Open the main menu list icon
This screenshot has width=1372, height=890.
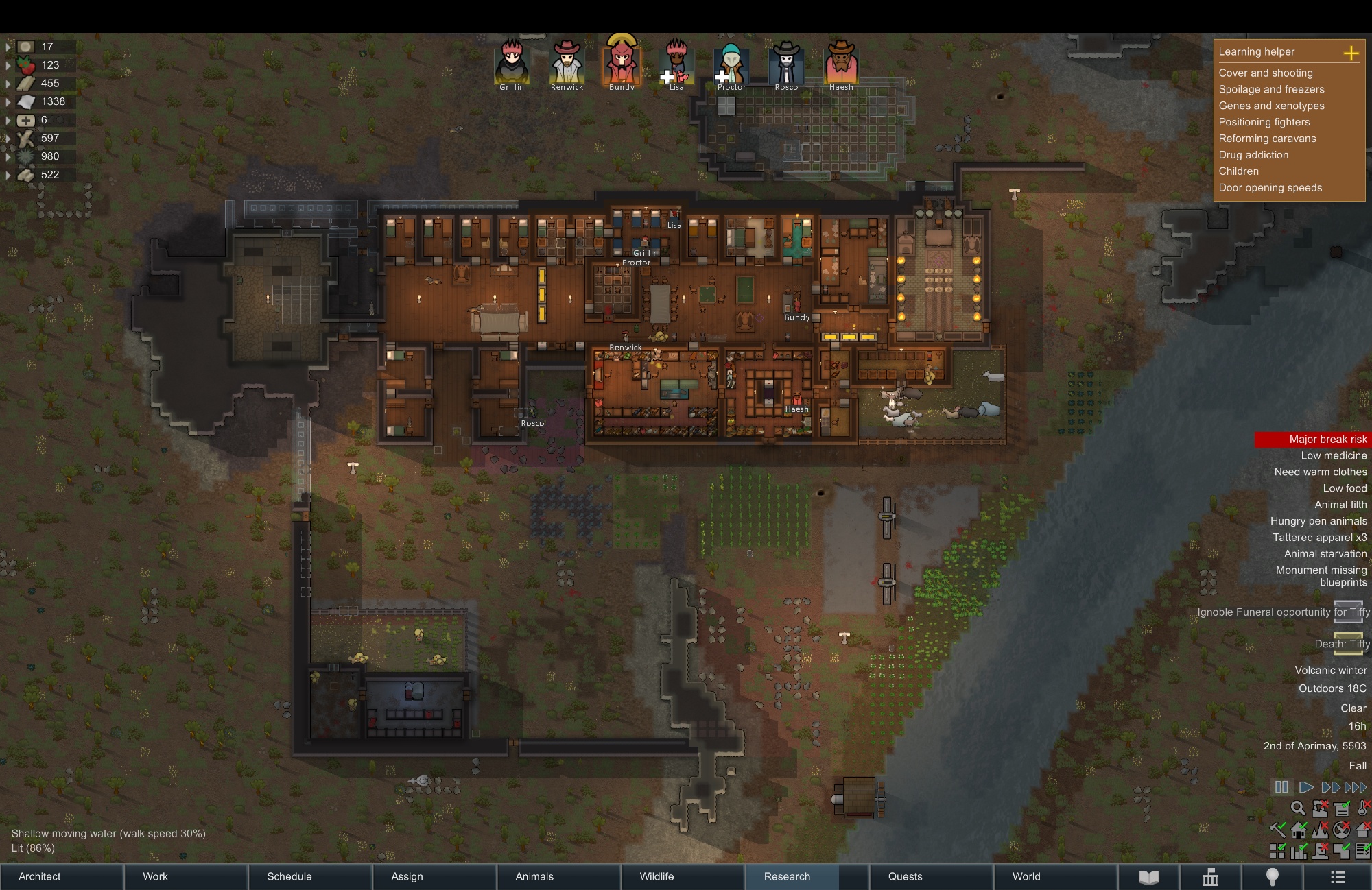(1338, 877)
